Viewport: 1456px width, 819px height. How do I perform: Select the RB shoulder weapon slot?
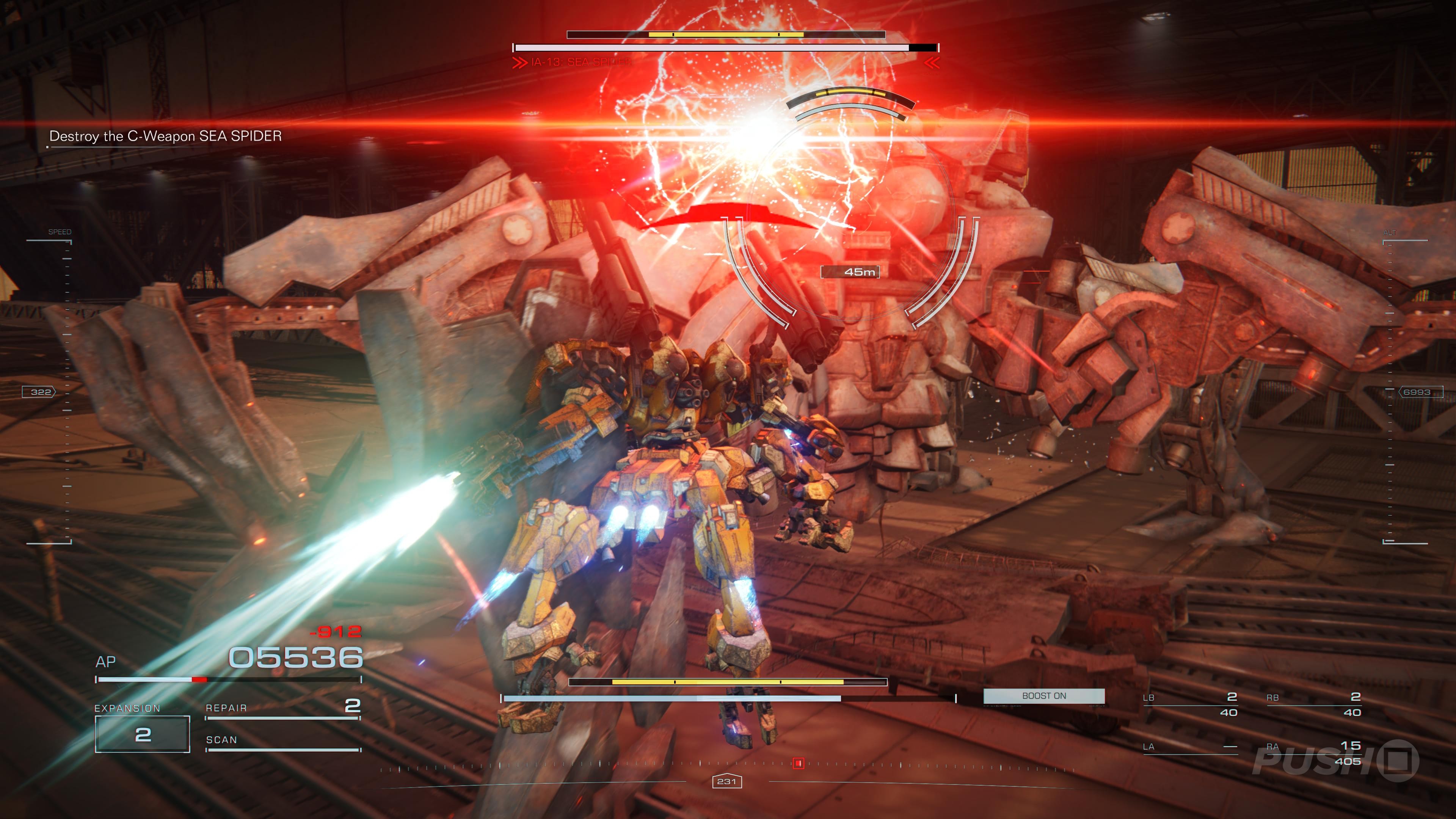pyautogui.click(x=1313, y=704)
